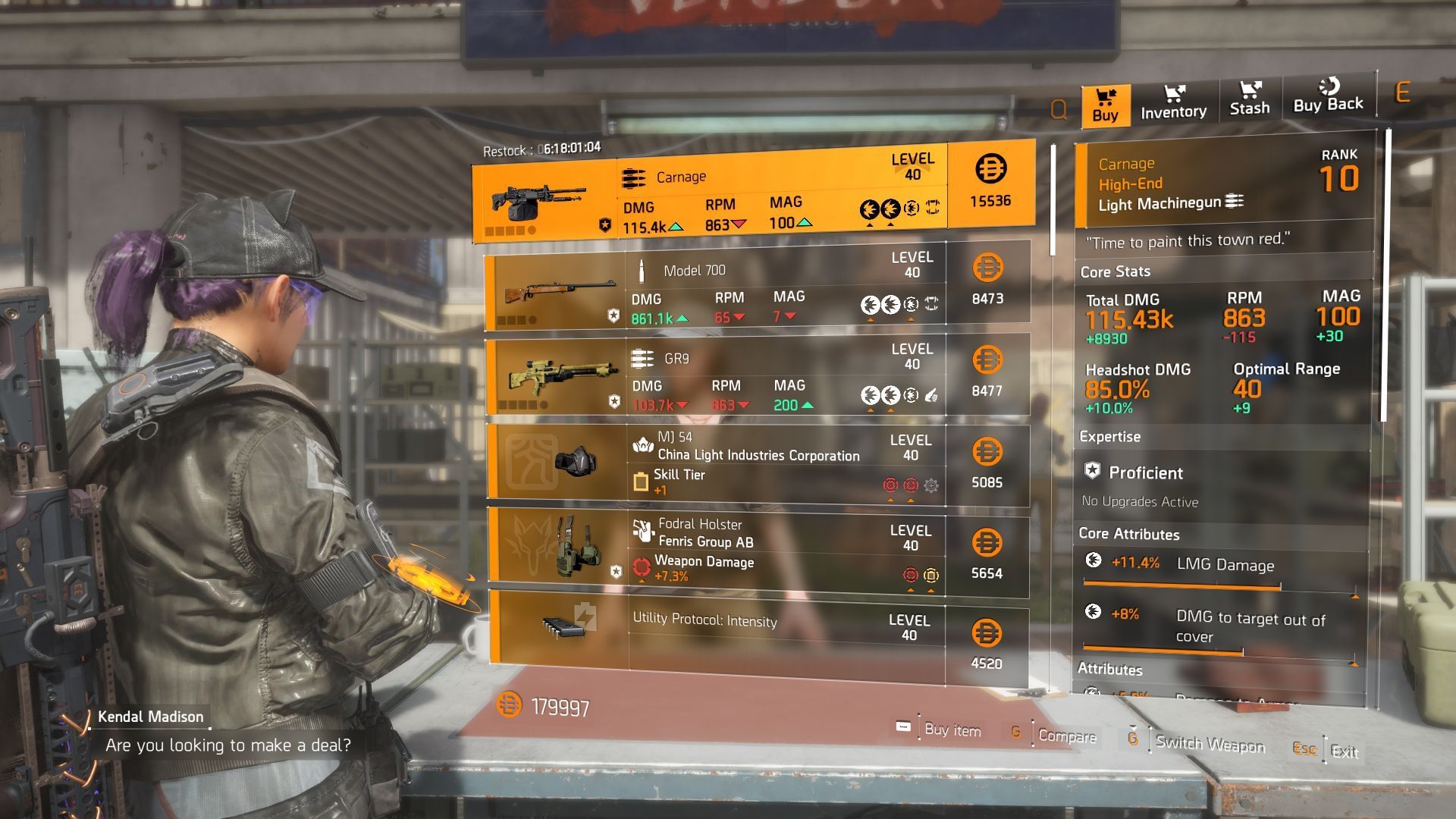Switch to the Buy tab
The image size is (1456, 819).
pos(1105,105)
